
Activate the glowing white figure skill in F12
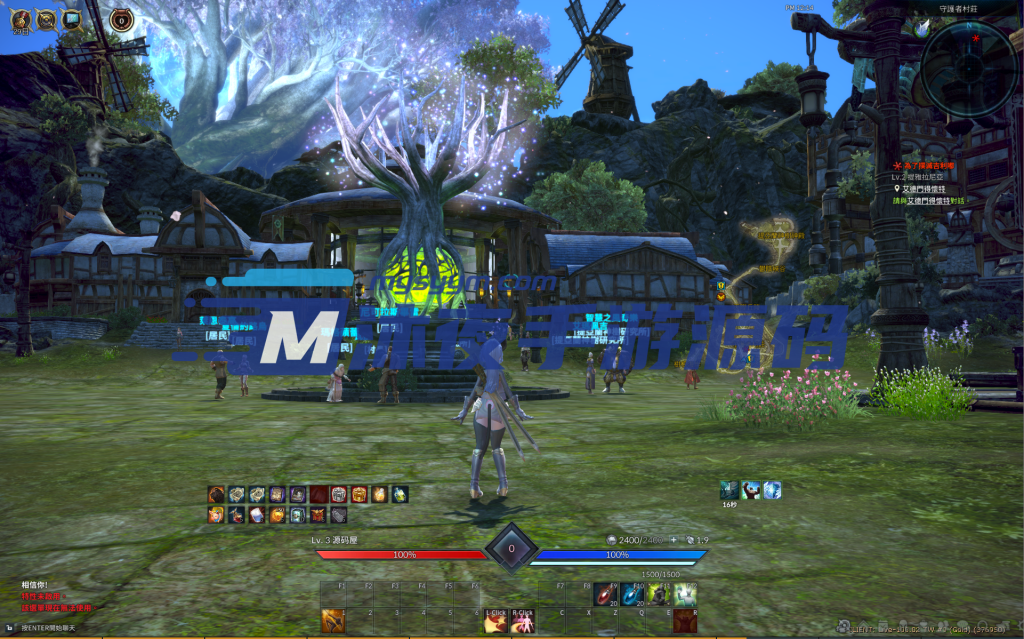click(x=684, y=596)
